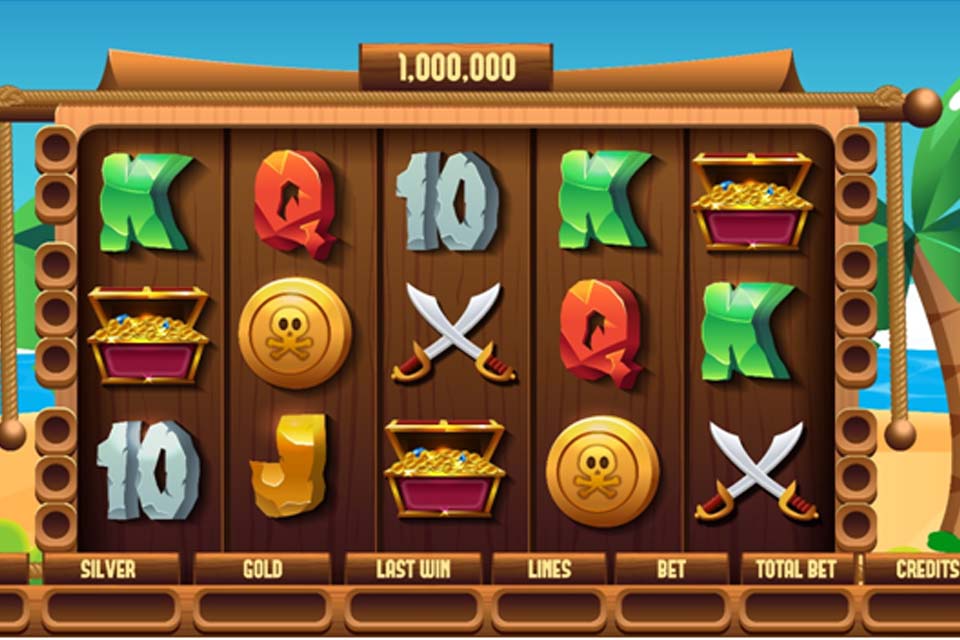Choose the GOLD plaque

click(x=262, y=569)
